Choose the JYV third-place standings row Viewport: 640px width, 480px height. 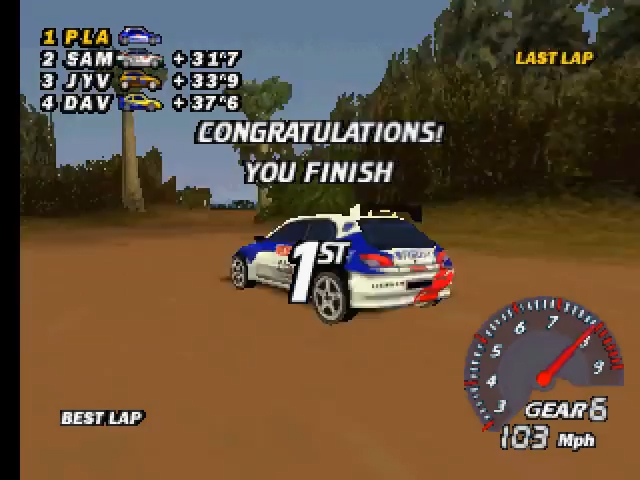point(140,81)
